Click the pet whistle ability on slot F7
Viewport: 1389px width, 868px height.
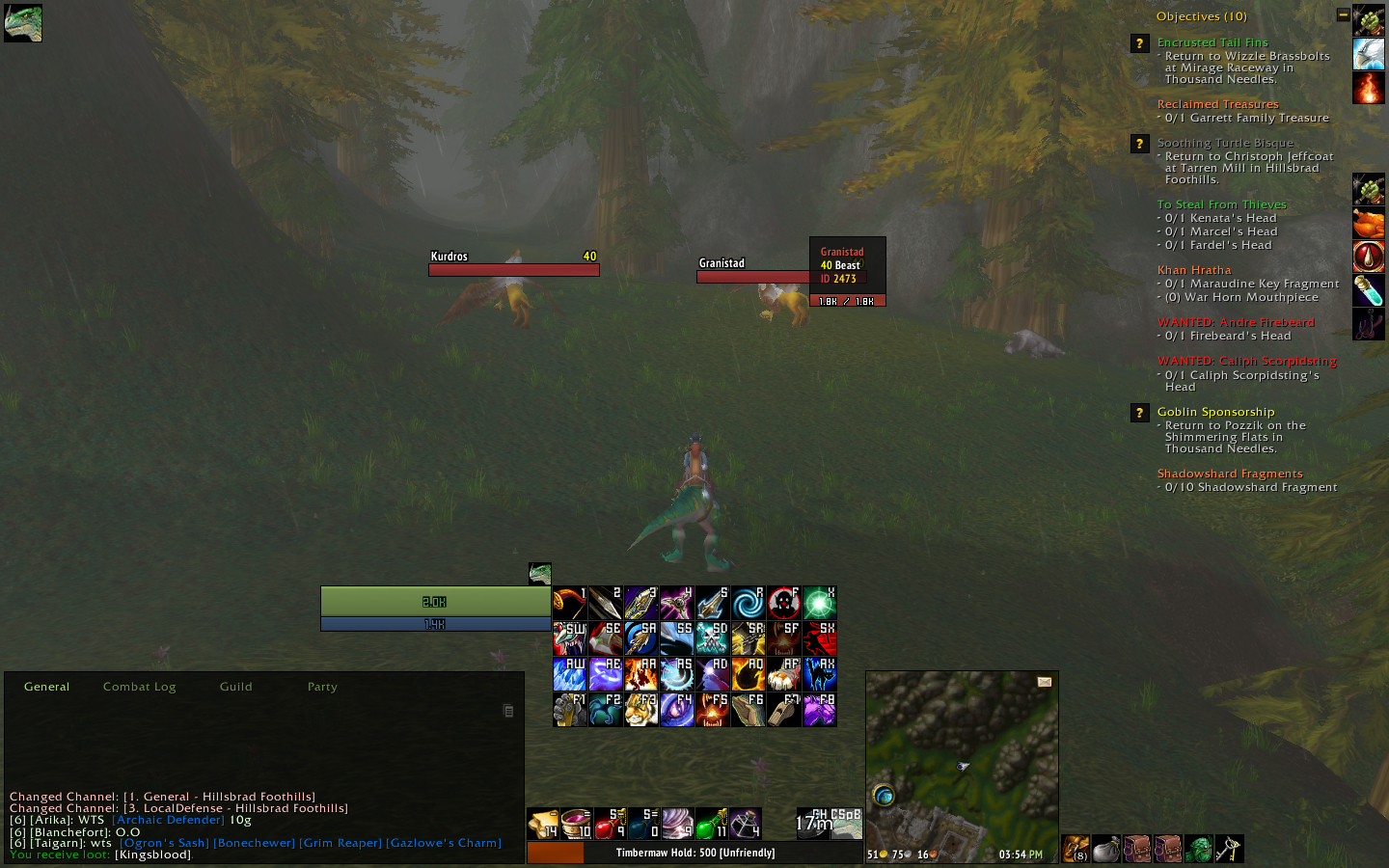[x=783, y=710]
